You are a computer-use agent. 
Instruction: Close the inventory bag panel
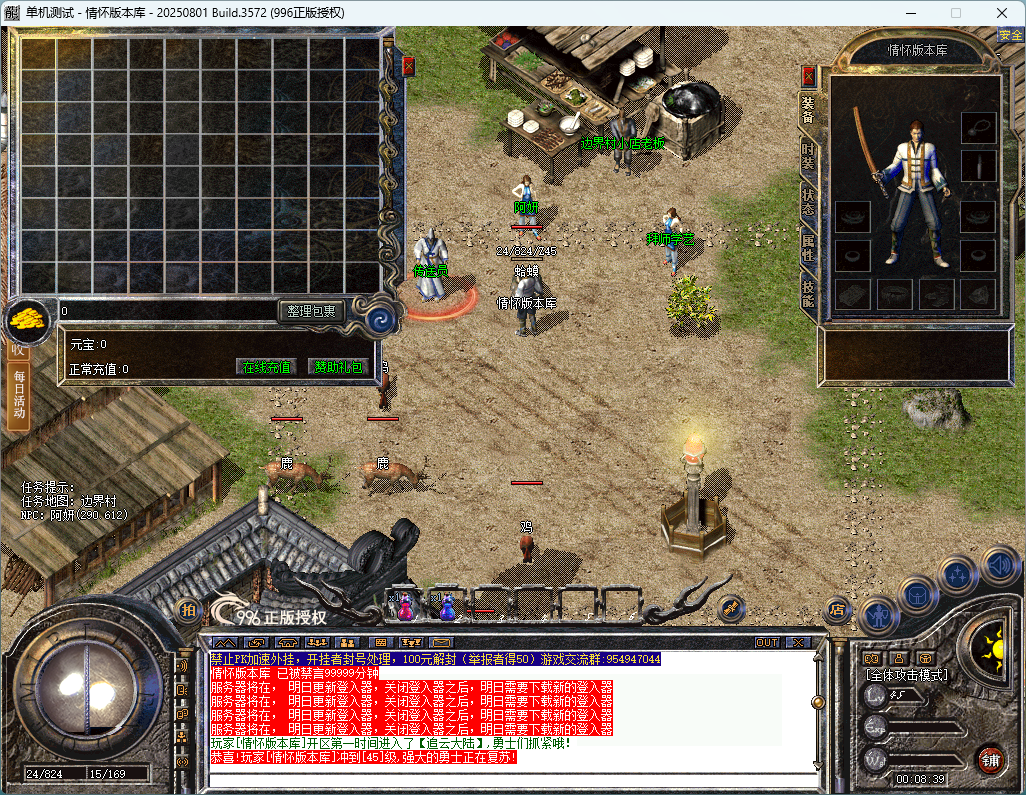pyautogui.click(x=408, y=66)
